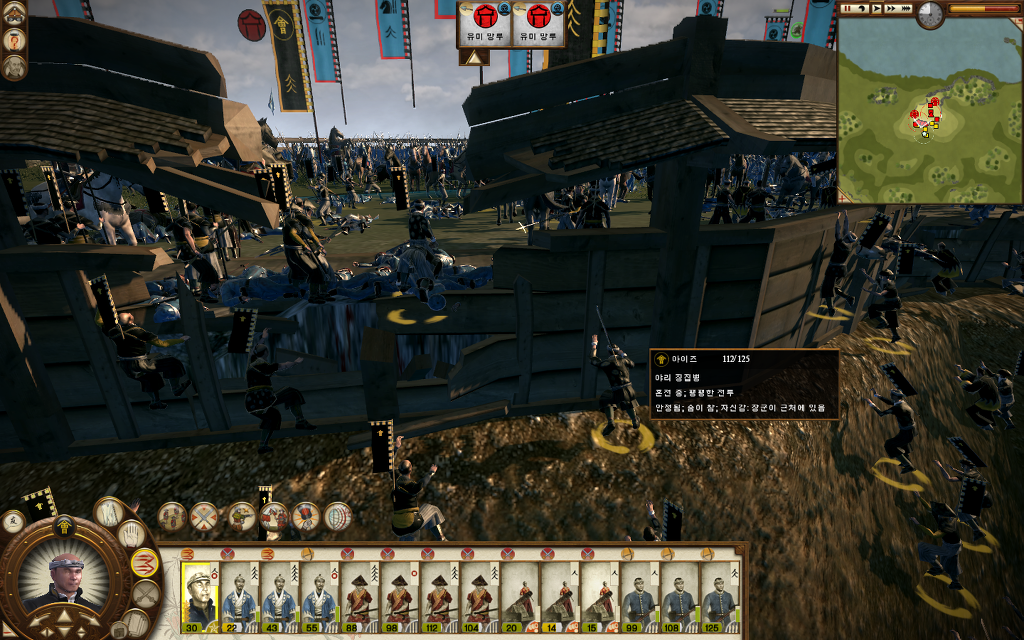
Task: Open the bald advisor portrait icon
Action: tap(14, 67)
